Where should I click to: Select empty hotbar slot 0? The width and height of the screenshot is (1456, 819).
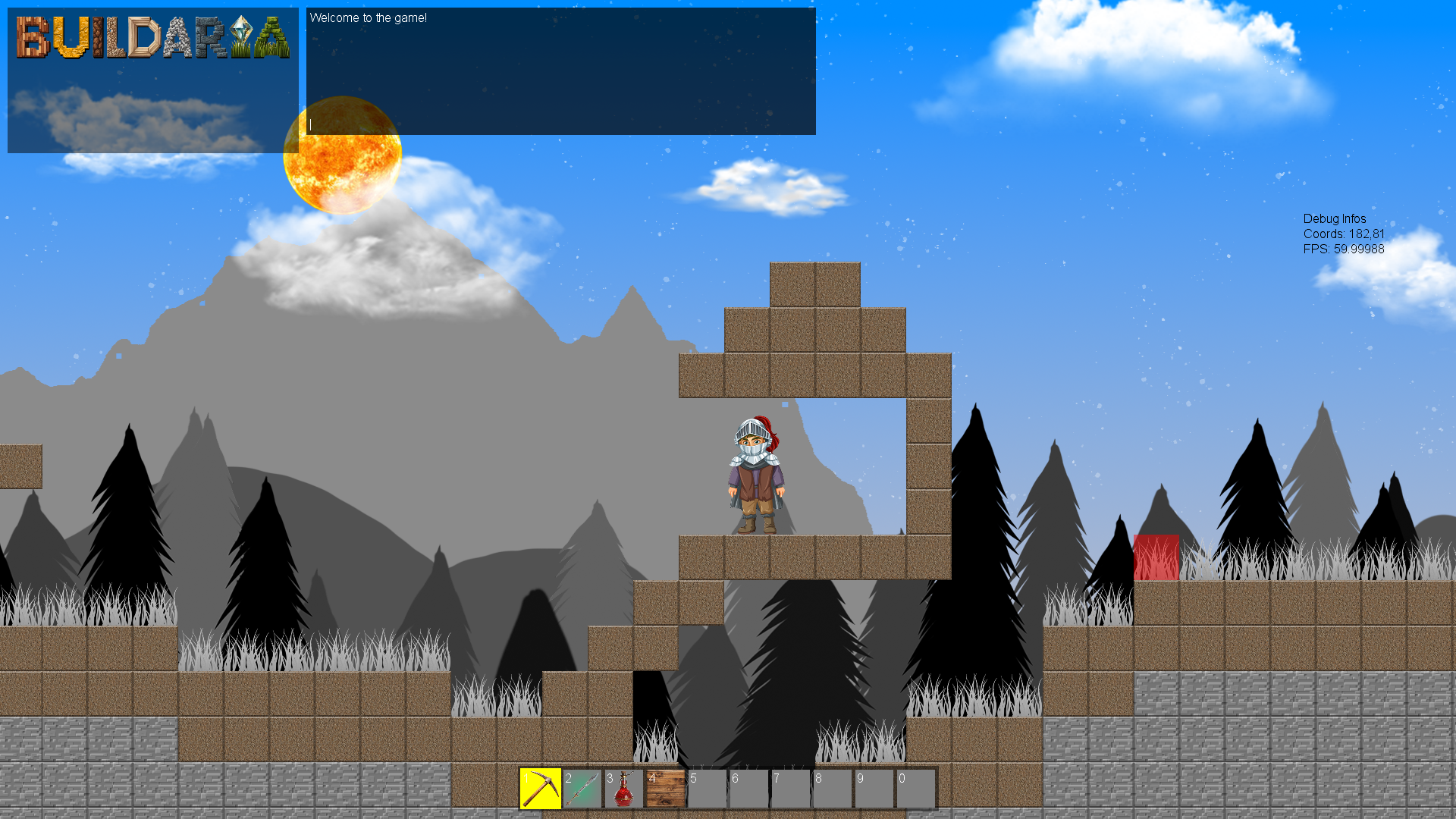(x=915, y=789)
